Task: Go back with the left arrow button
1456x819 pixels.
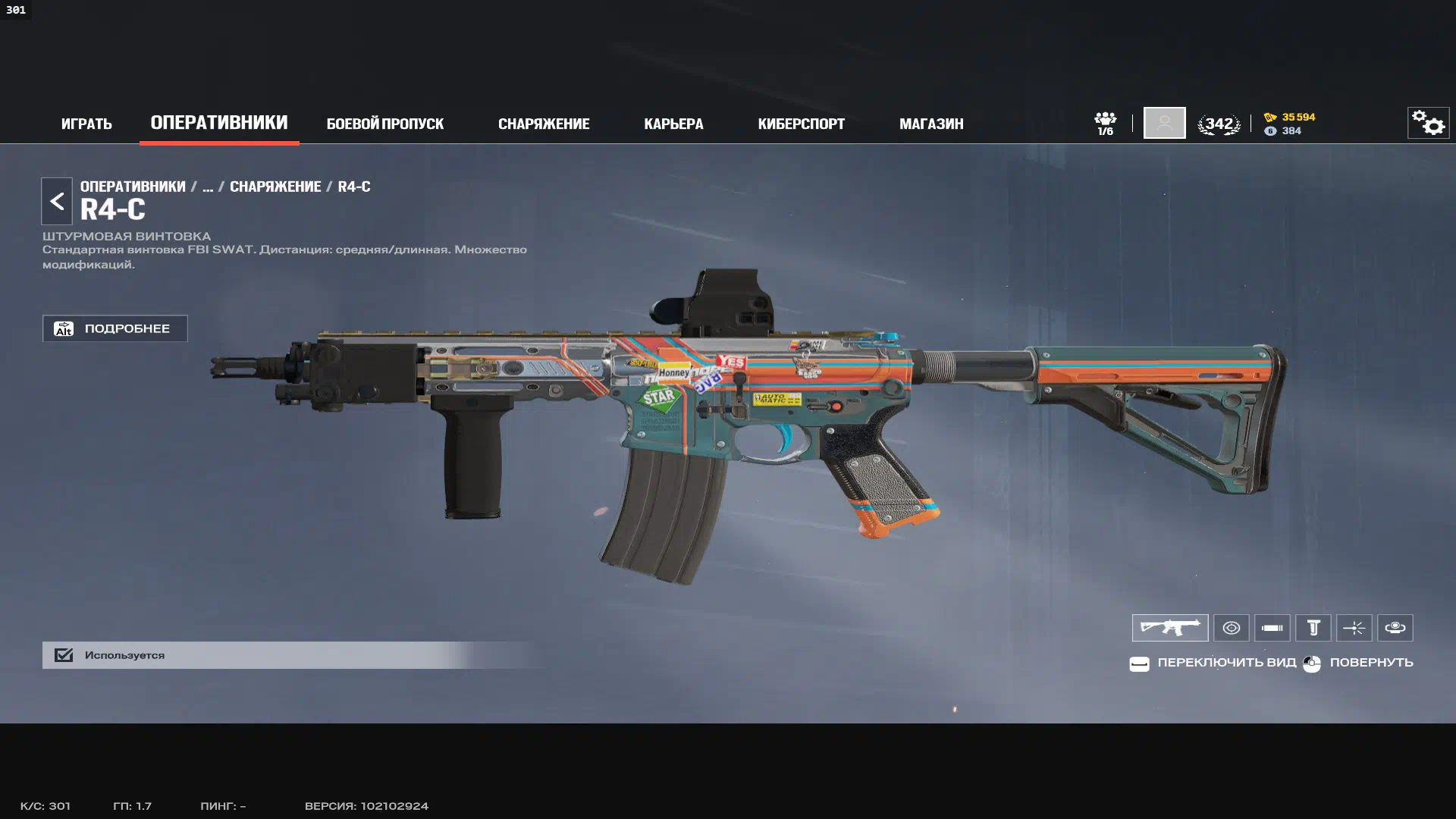Action: click(x=57, y=201)
